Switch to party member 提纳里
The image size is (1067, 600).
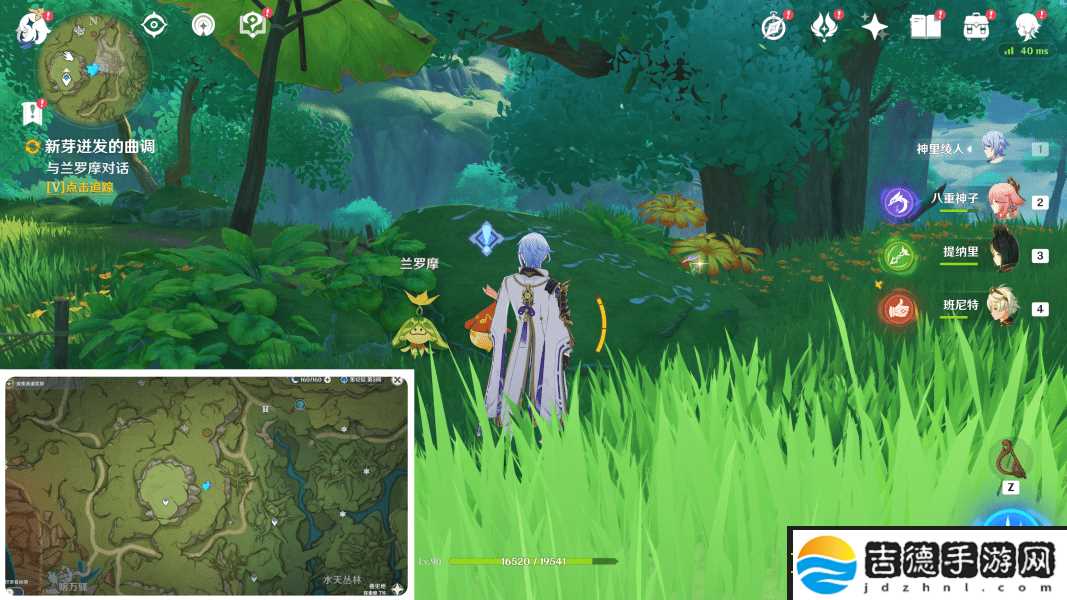click(1003, 254)
